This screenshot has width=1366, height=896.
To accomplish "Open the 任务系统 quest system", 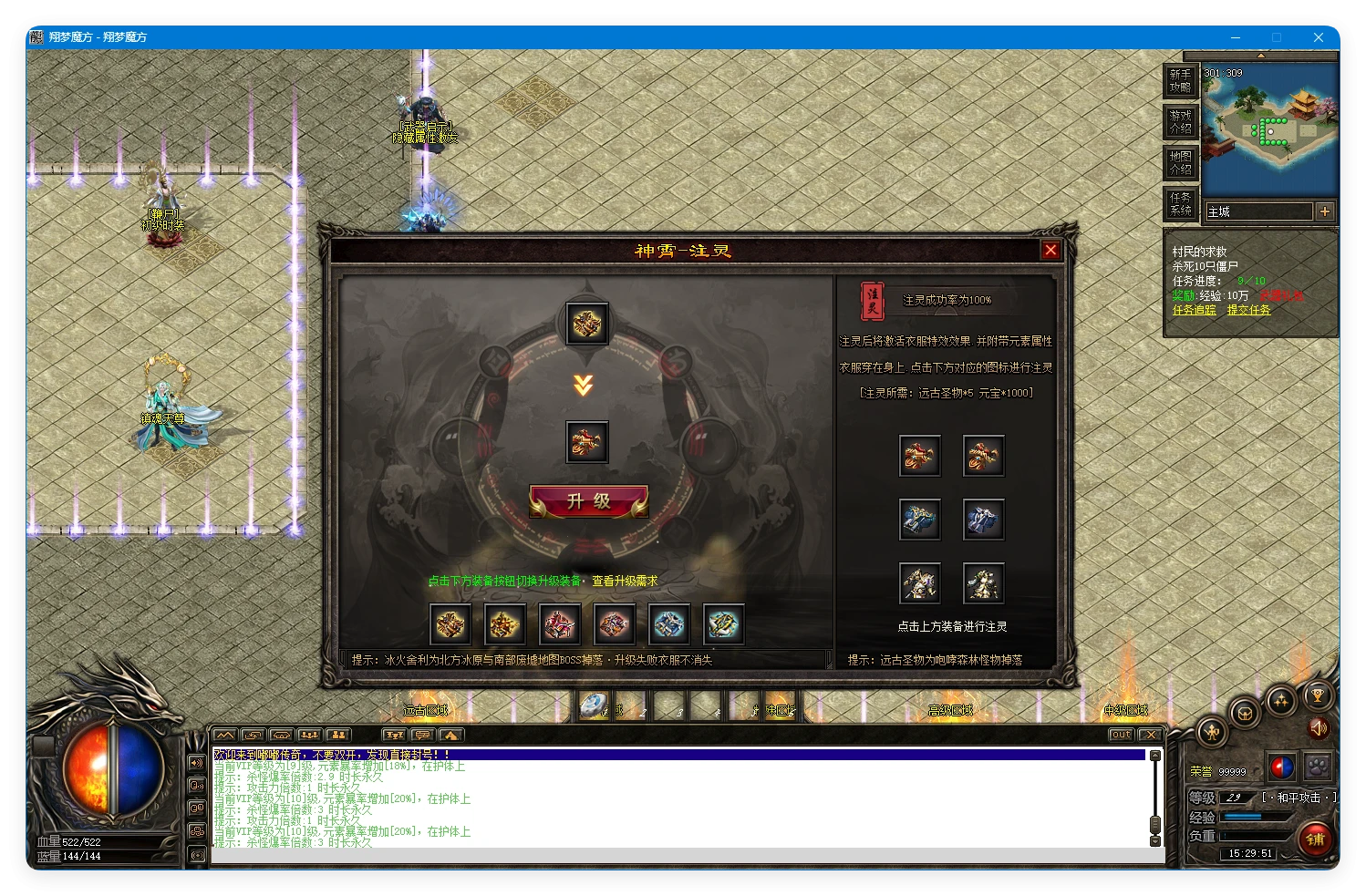I will click(x=1180, y=204).
